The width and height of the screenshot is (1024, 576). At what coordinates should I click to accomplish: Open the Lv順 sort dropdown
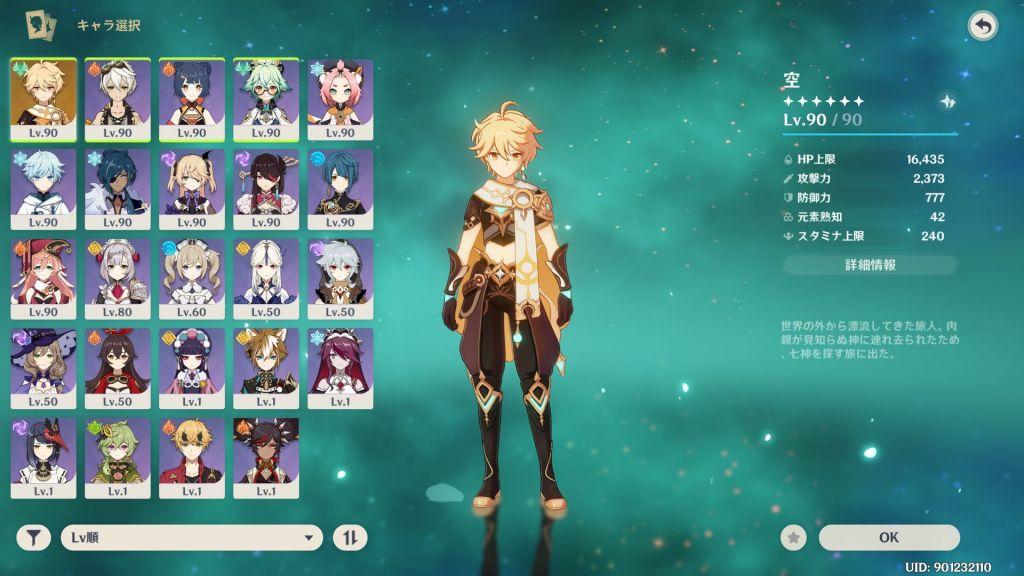pos(191,538)
